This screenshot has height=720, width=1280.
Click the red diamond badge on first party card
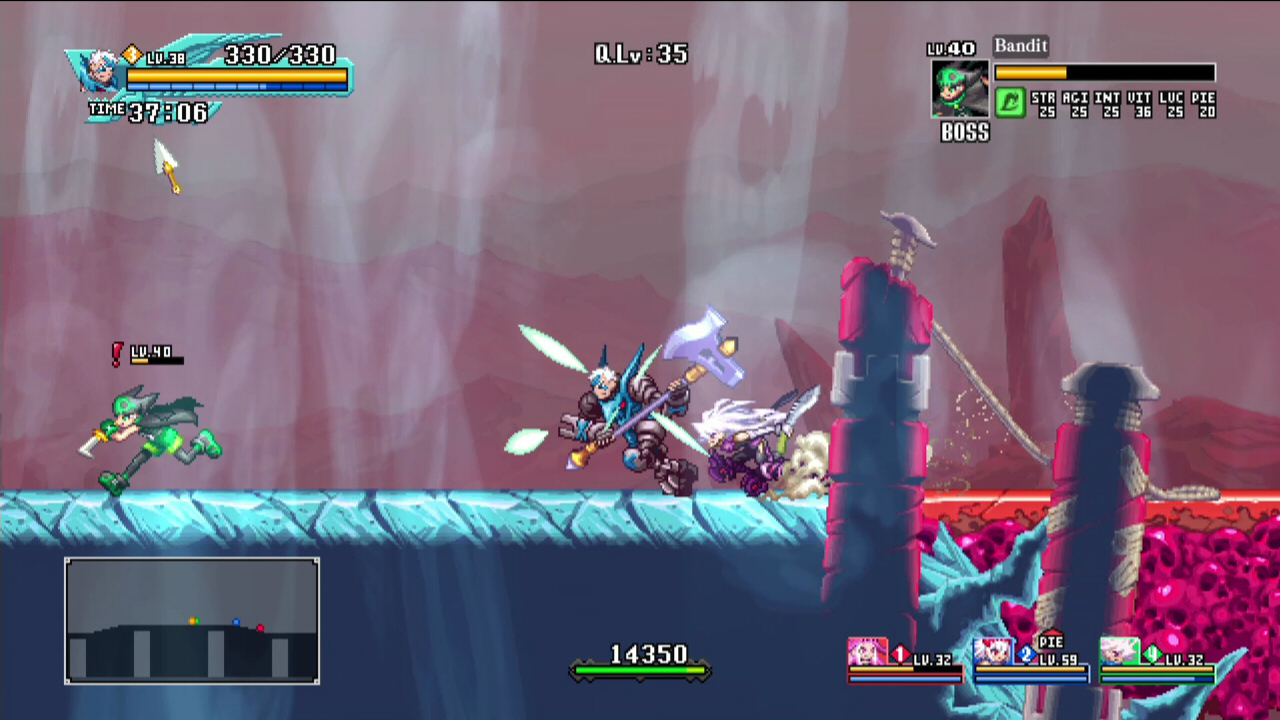[x=899, y=652]
